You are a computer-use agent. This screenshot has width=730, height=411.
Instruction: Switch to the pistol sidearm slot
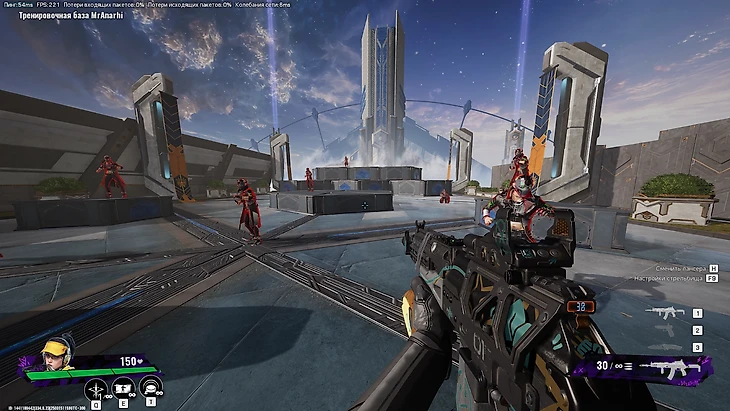coord(666,329)
